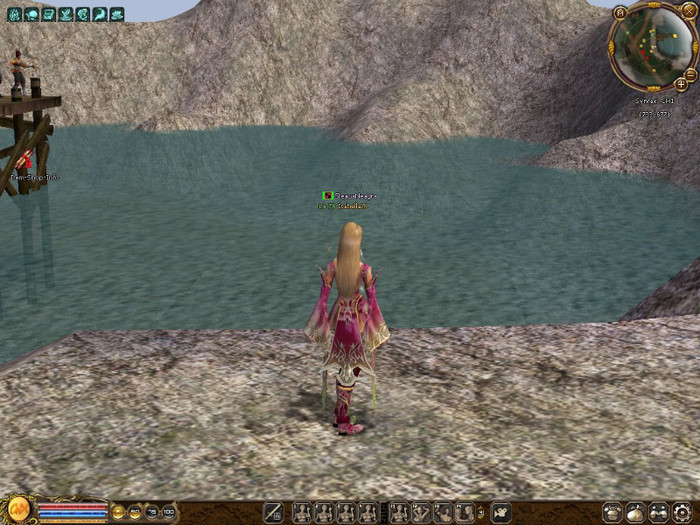The width and height of the screenshot is (700, 525).
Task: Click the feather buff icon
Action: point(100,14)
